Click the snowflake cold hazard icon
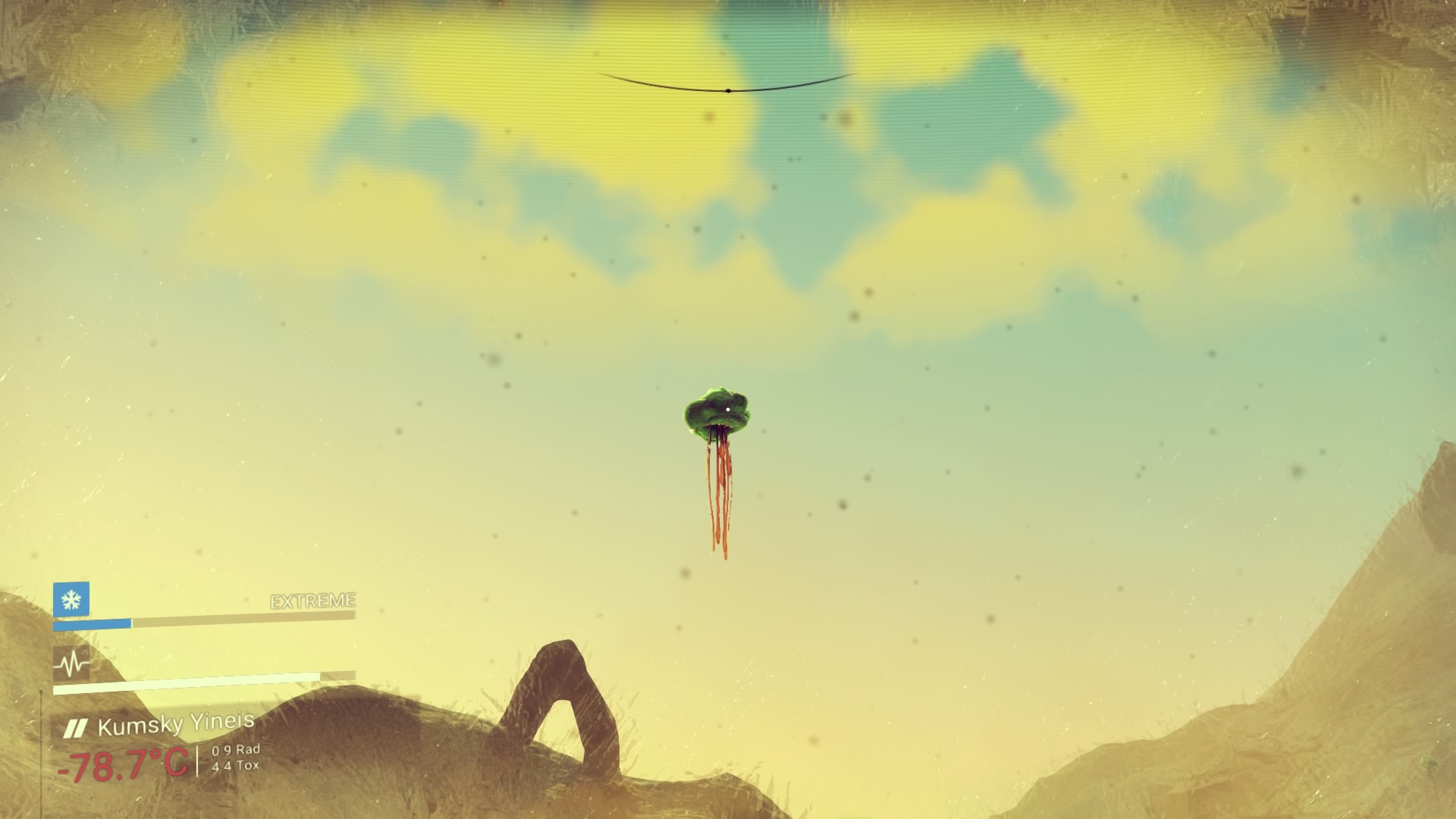The height and width of the screenshot is (819, 1456). click(x=71, y=600)
